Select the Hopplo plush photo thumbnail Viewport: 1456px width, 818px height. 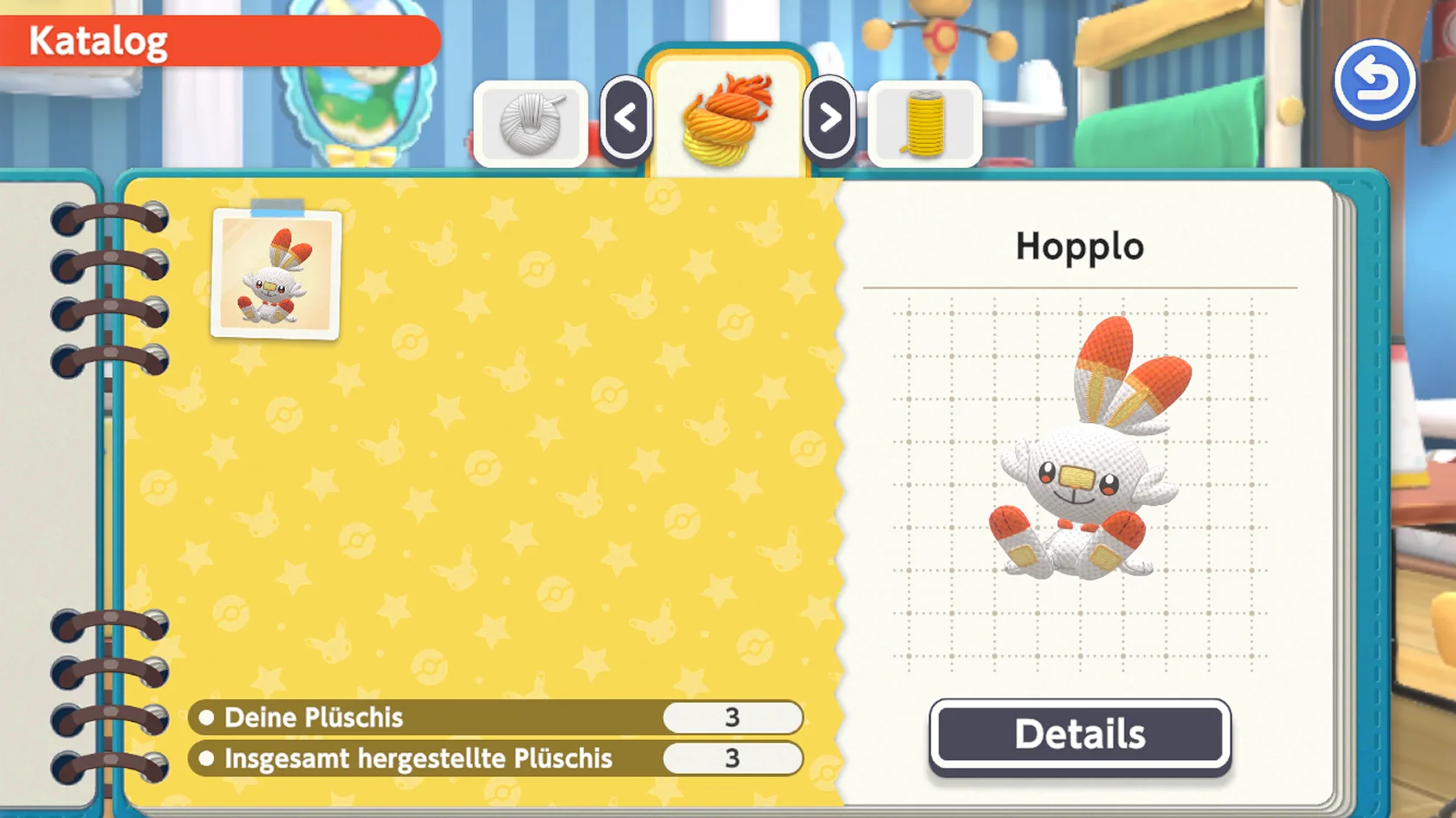(276, 274)
